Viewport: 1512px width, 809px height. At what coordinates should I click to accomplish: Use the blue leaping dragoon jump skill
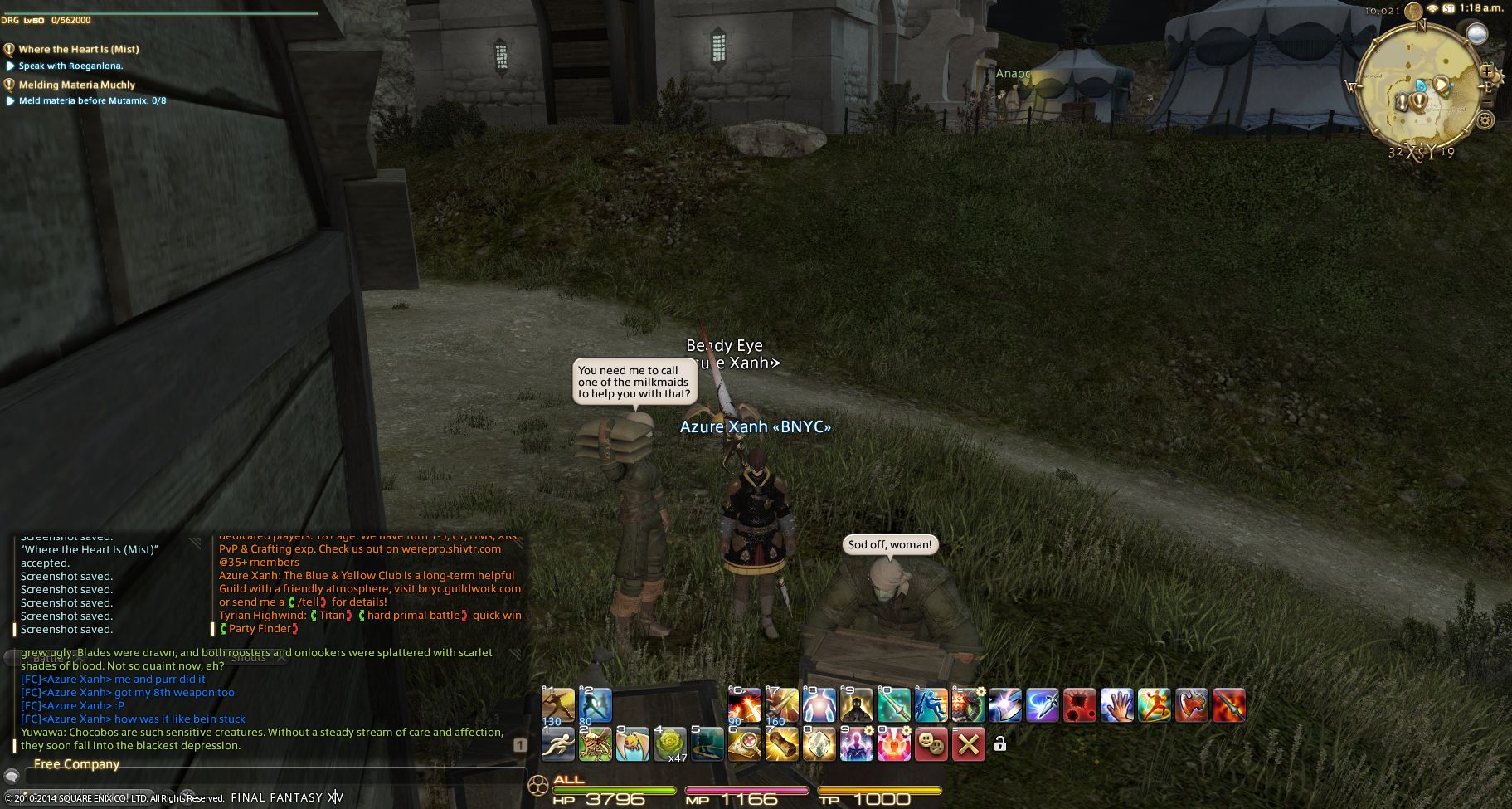(931, 705)
